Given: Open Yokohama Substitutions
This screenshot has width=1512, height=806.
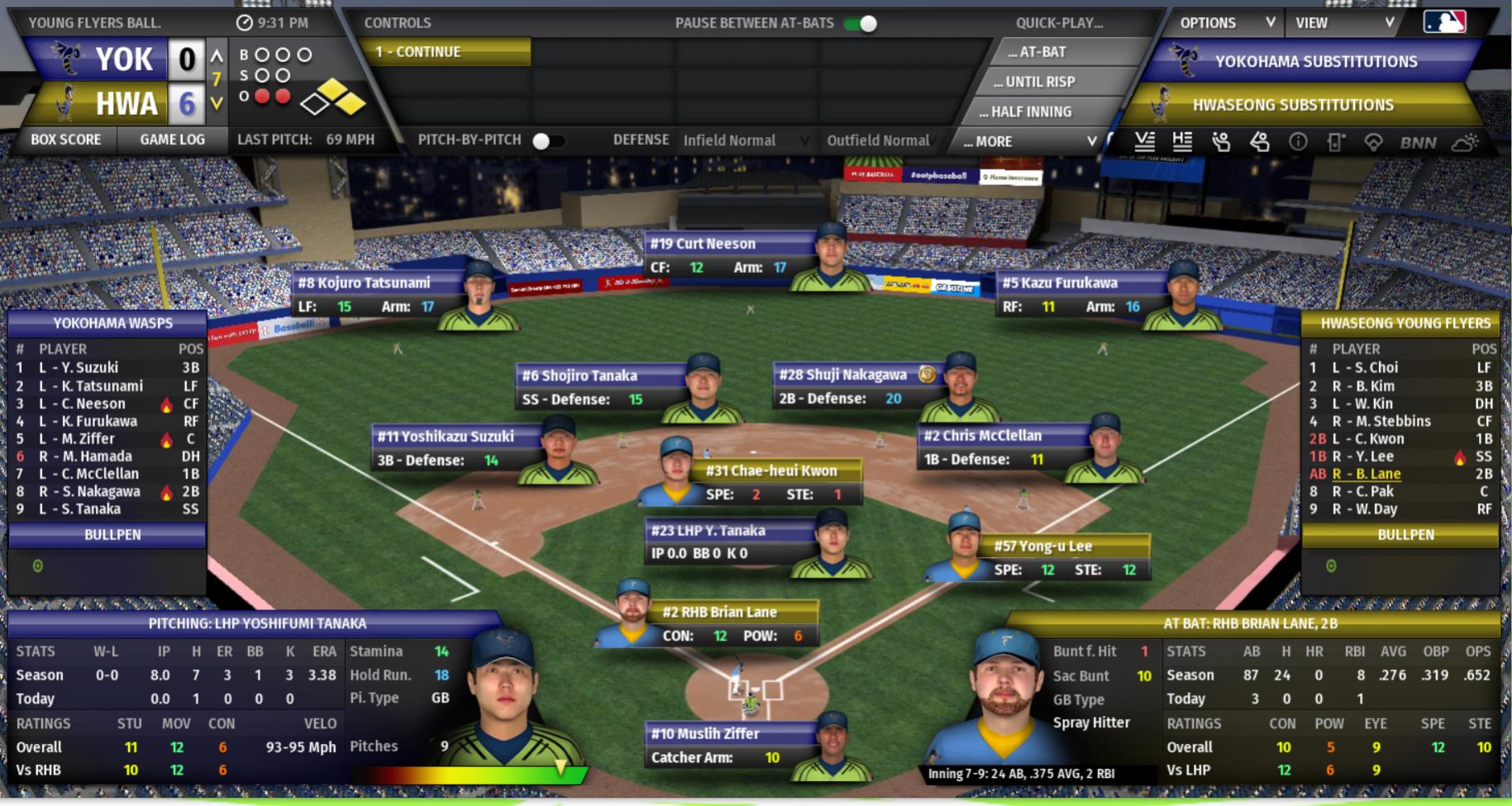Looking at the screenshot, I should [1315, 61].
